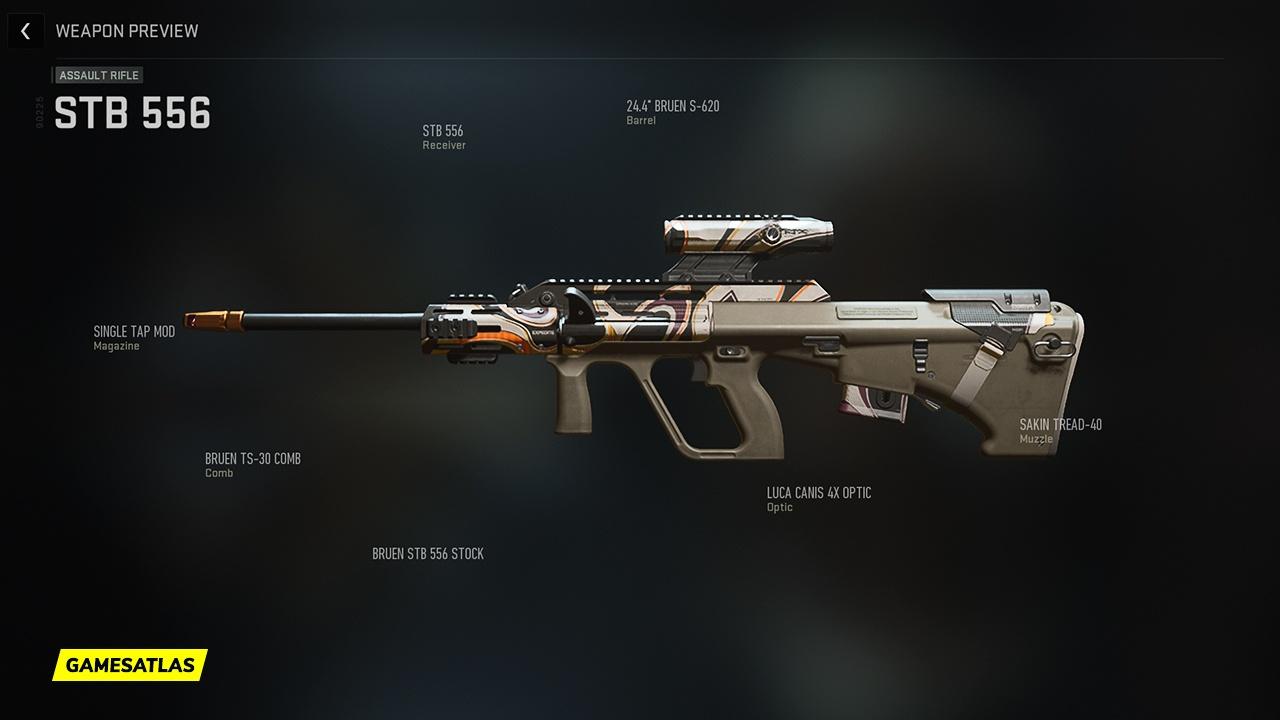The image size is (1280, 720).
Task: Select the Single Tap Mod magazine attachment
Action: pos(134,338)
